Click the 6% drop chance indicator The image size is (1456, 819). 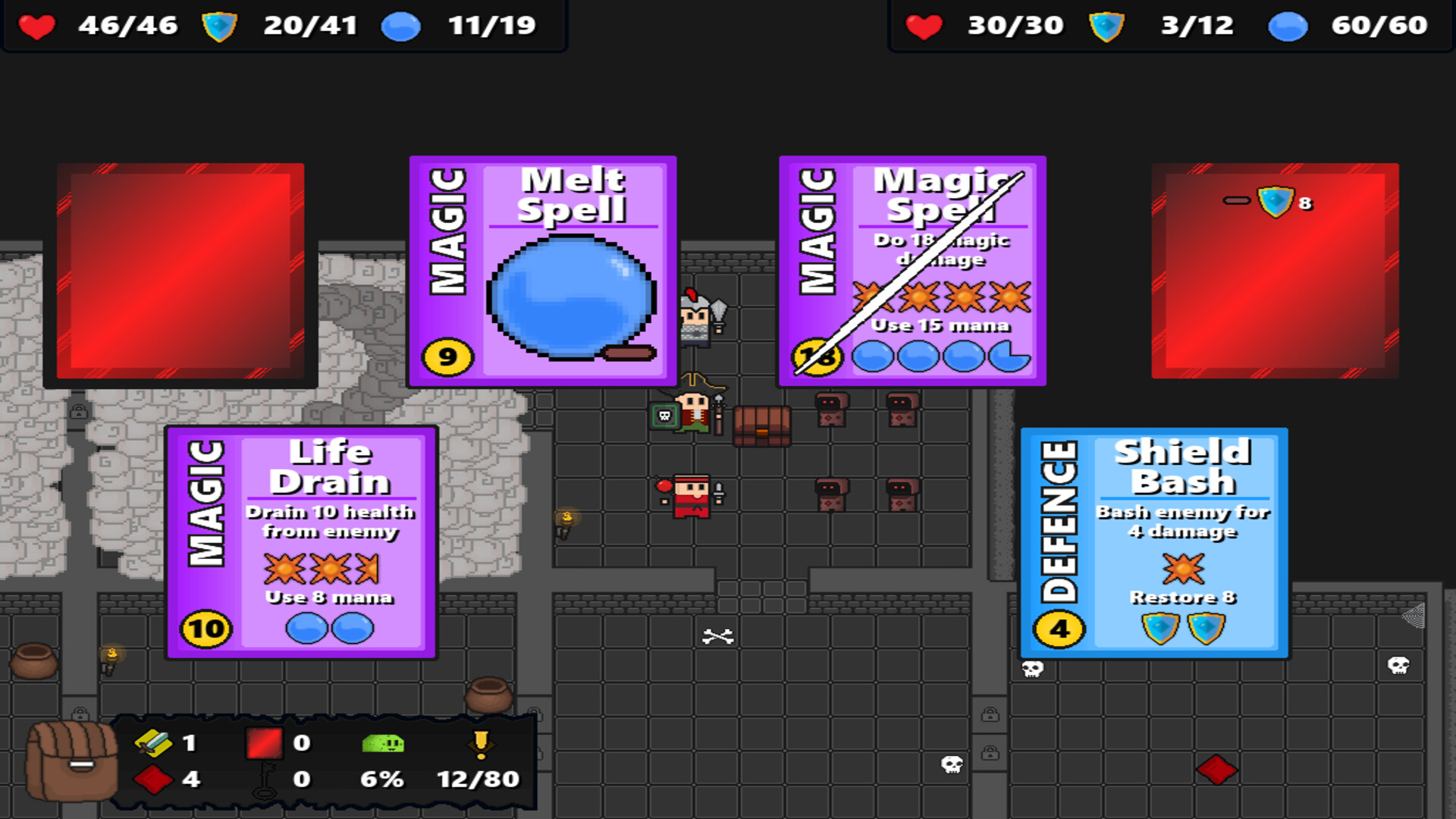[383, 778]
